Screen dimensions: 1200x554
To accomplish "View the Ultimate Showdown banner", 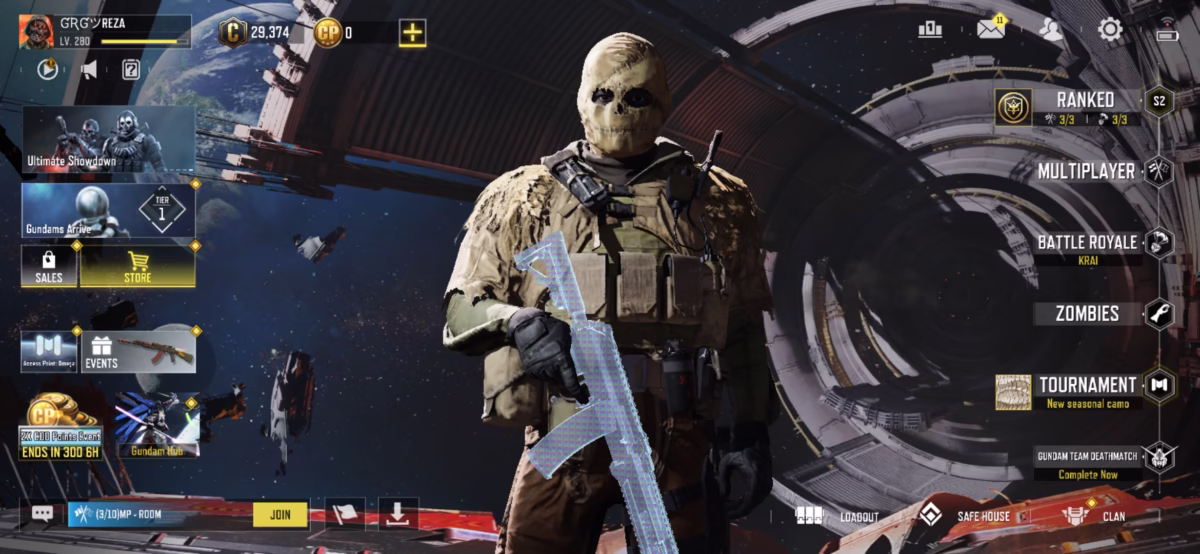I will coord(108,139).
